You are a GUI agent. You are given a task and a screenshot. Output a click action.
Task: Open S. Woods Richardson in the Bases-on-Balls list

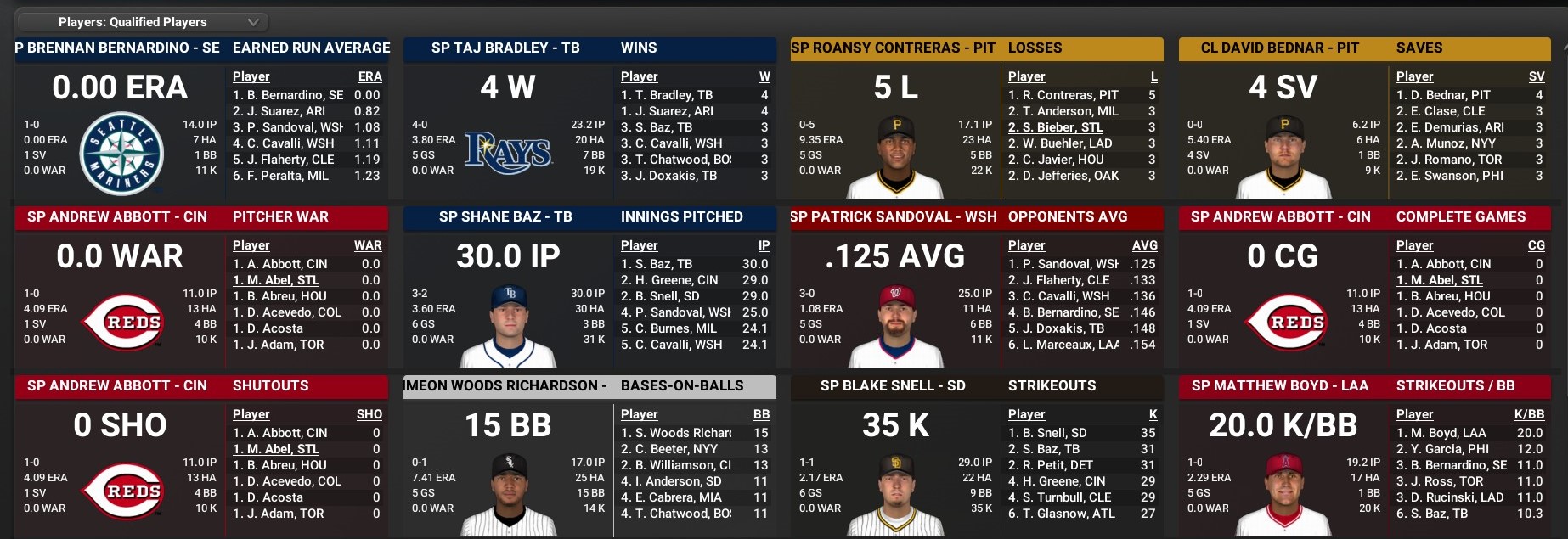coord(676,433)
